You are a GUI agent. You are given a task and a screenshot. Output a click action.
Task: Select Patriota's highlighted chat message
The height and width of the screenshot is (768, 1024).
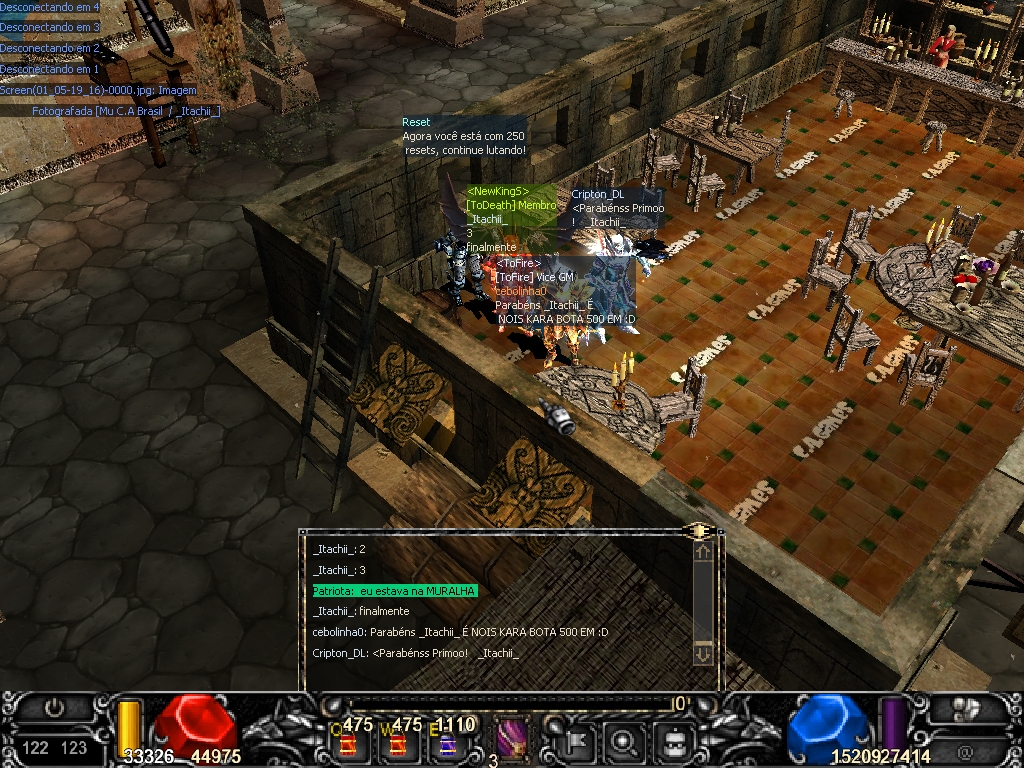(x=395, y=591)
